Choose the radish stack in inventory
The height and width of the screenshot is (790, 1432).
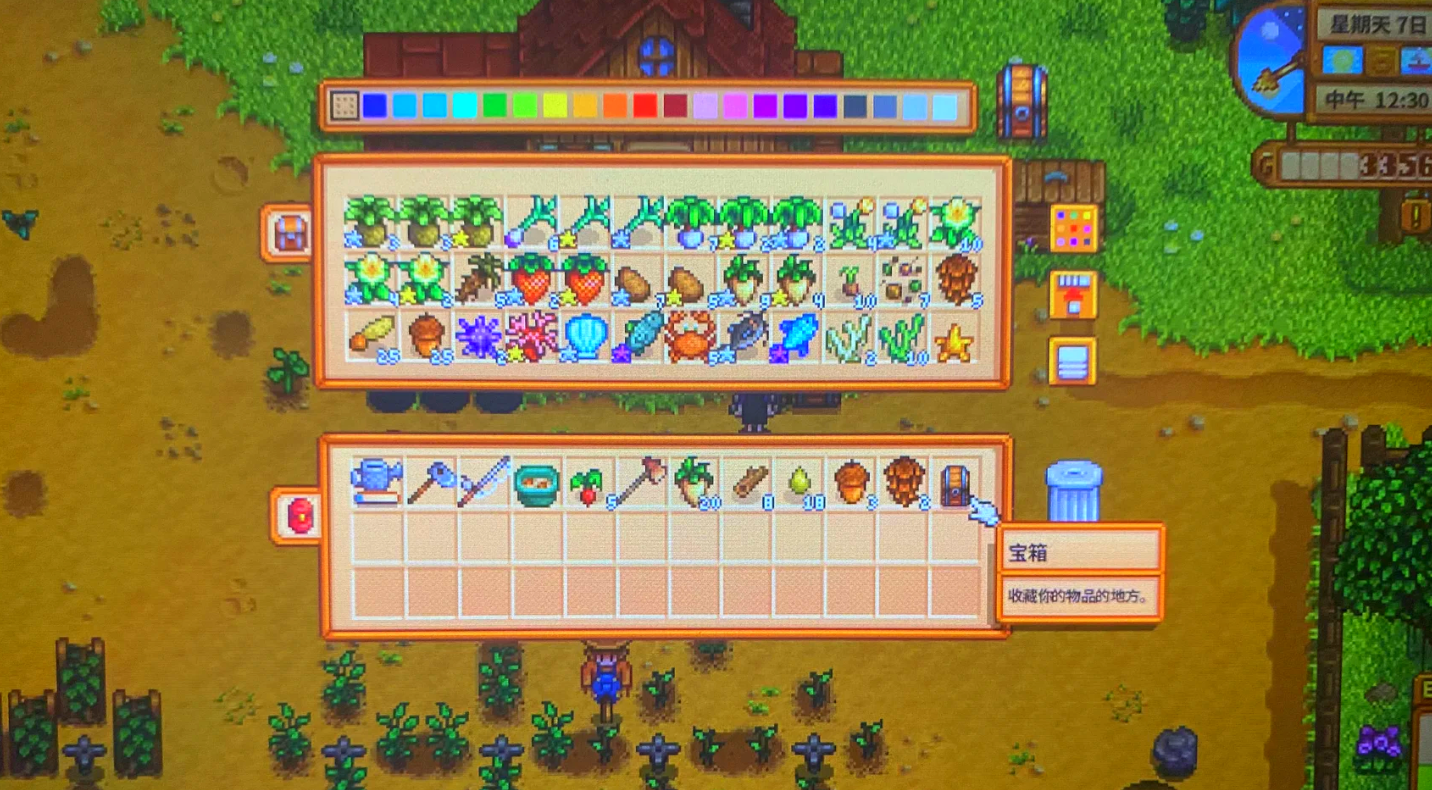[589, 484]
